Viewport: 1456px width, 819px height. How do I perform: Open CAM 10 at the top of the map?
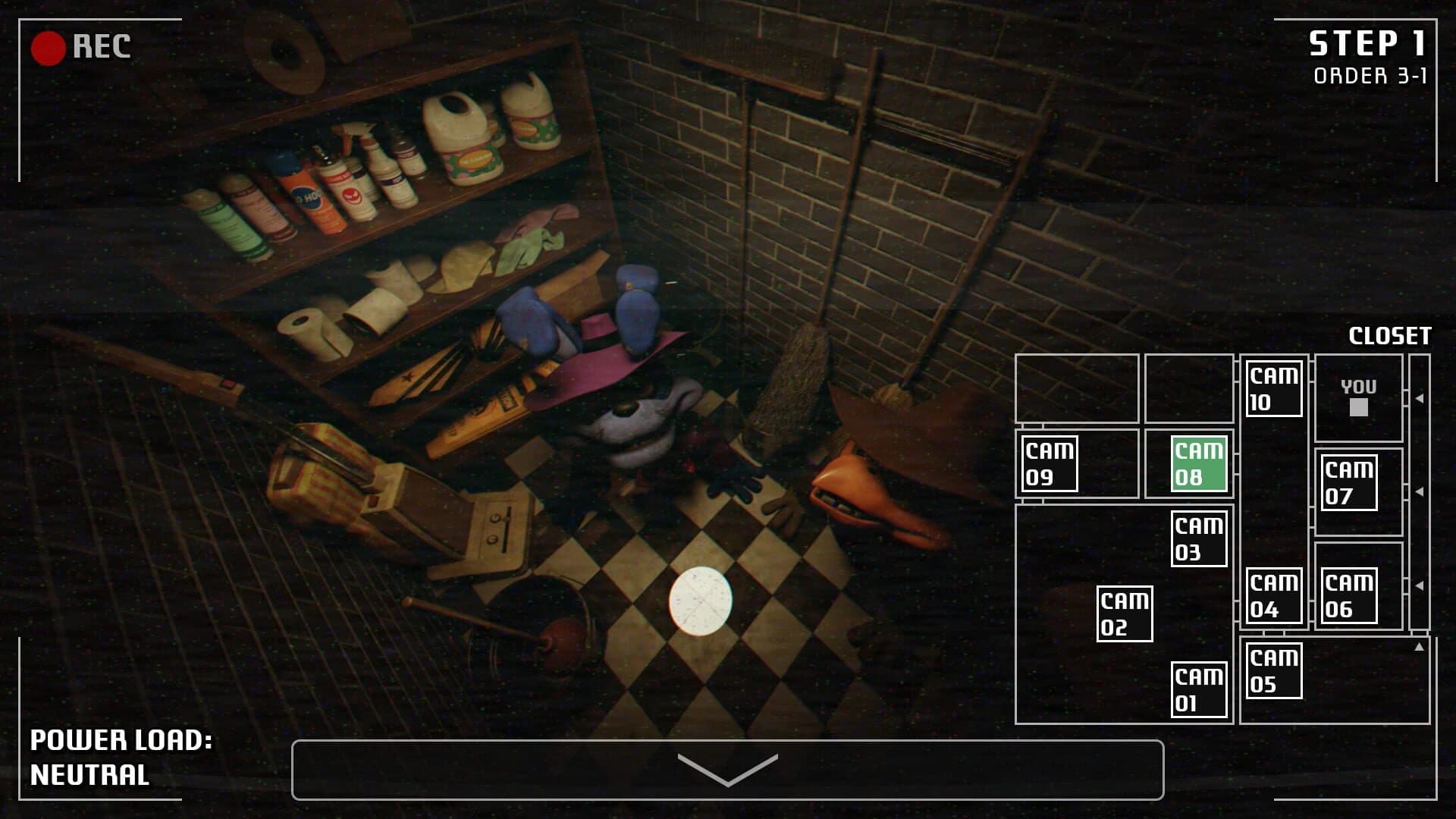point(1272,388)
